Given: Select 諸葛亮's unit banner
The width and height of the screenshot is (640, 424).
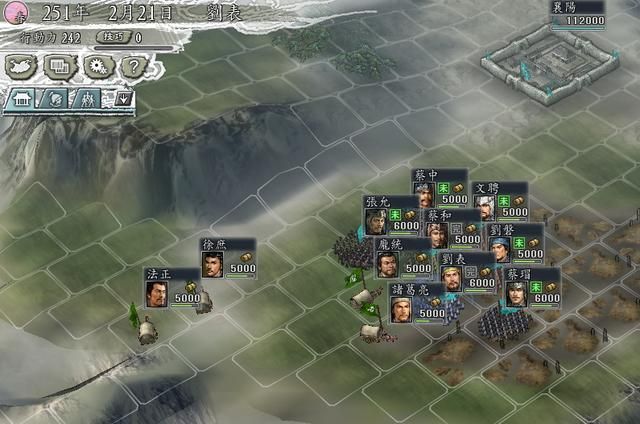Looking at the screenshot, I should [414, 301].
